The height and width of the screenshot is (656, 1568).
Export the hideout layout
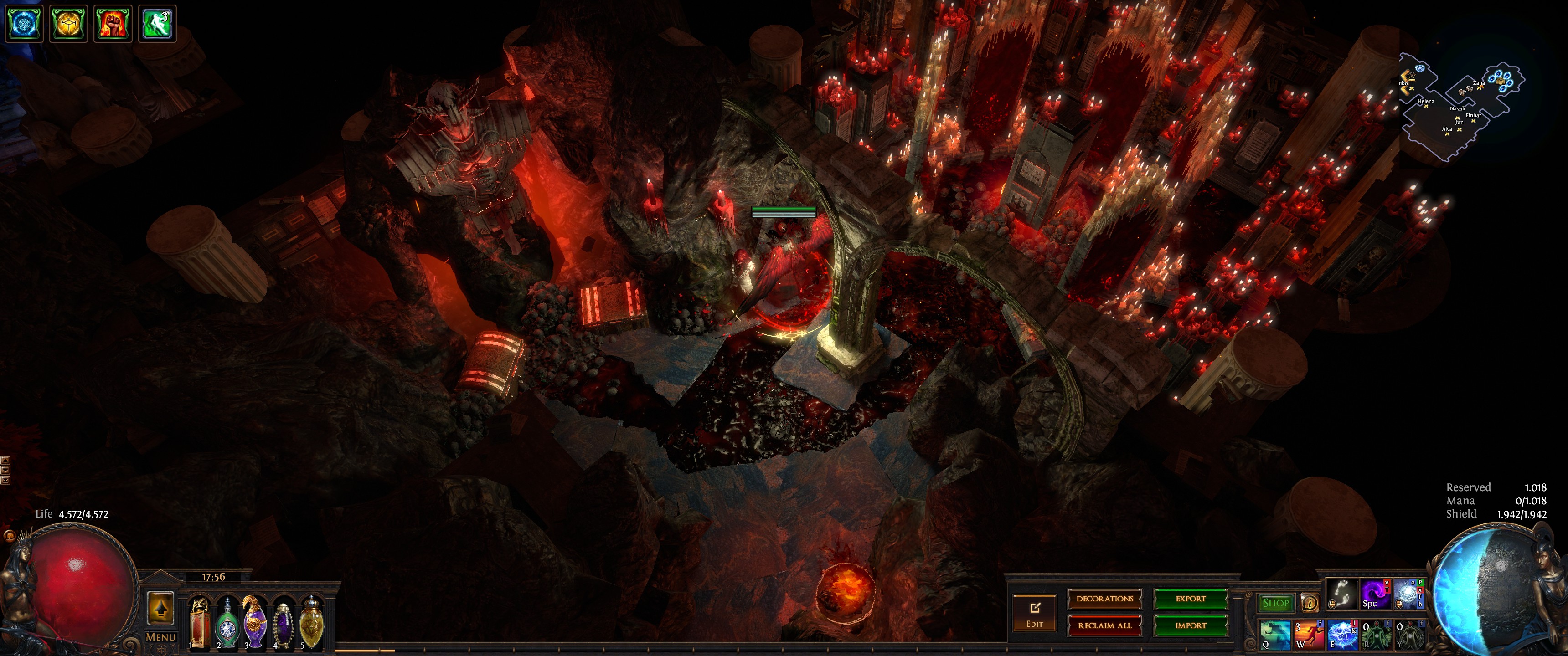(1191, 599)
